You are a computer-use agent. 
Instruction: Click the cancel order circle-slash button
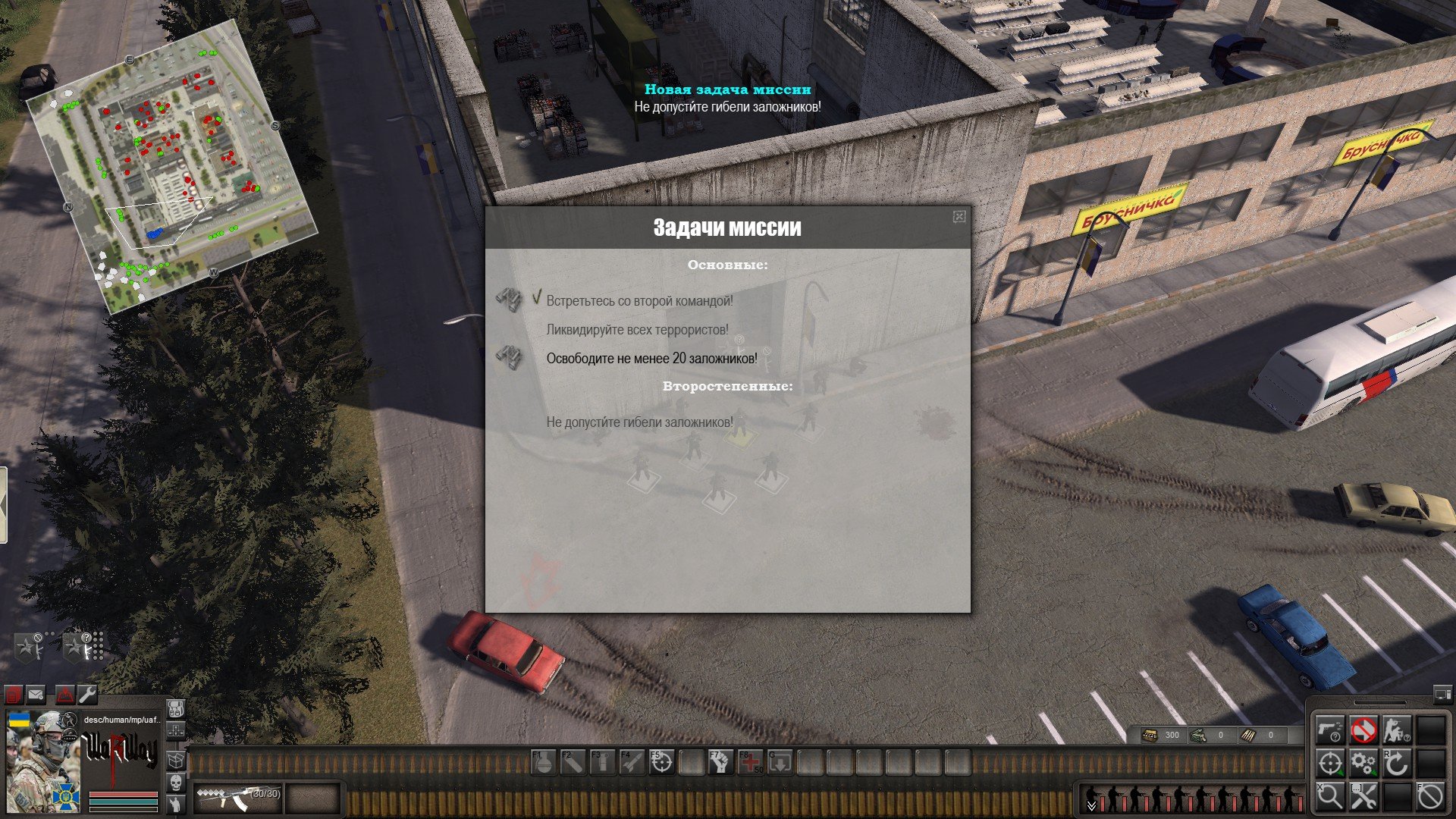1430,797
